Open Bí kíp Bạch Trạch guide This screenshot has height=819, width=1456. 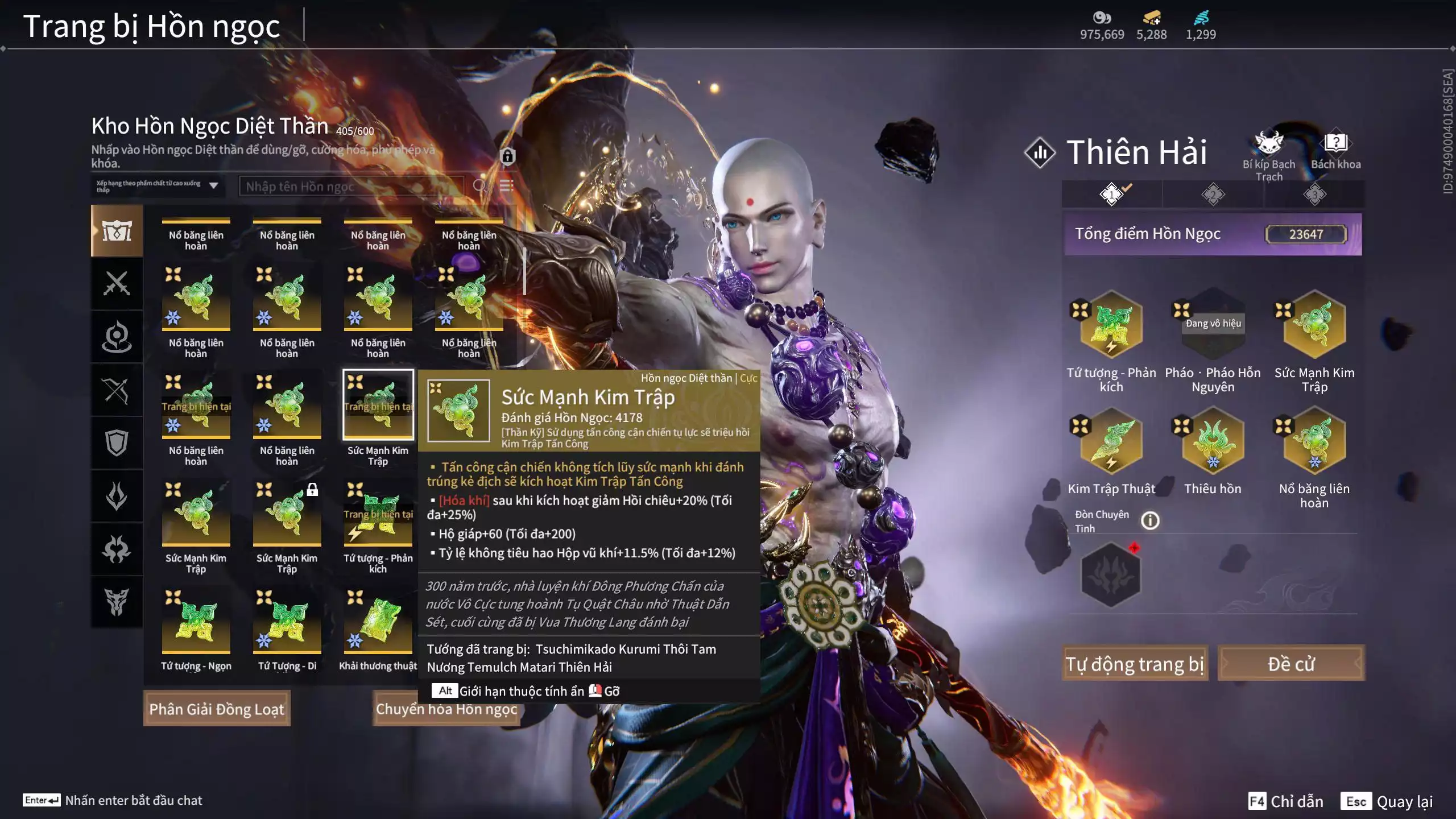click(1268, 154)
